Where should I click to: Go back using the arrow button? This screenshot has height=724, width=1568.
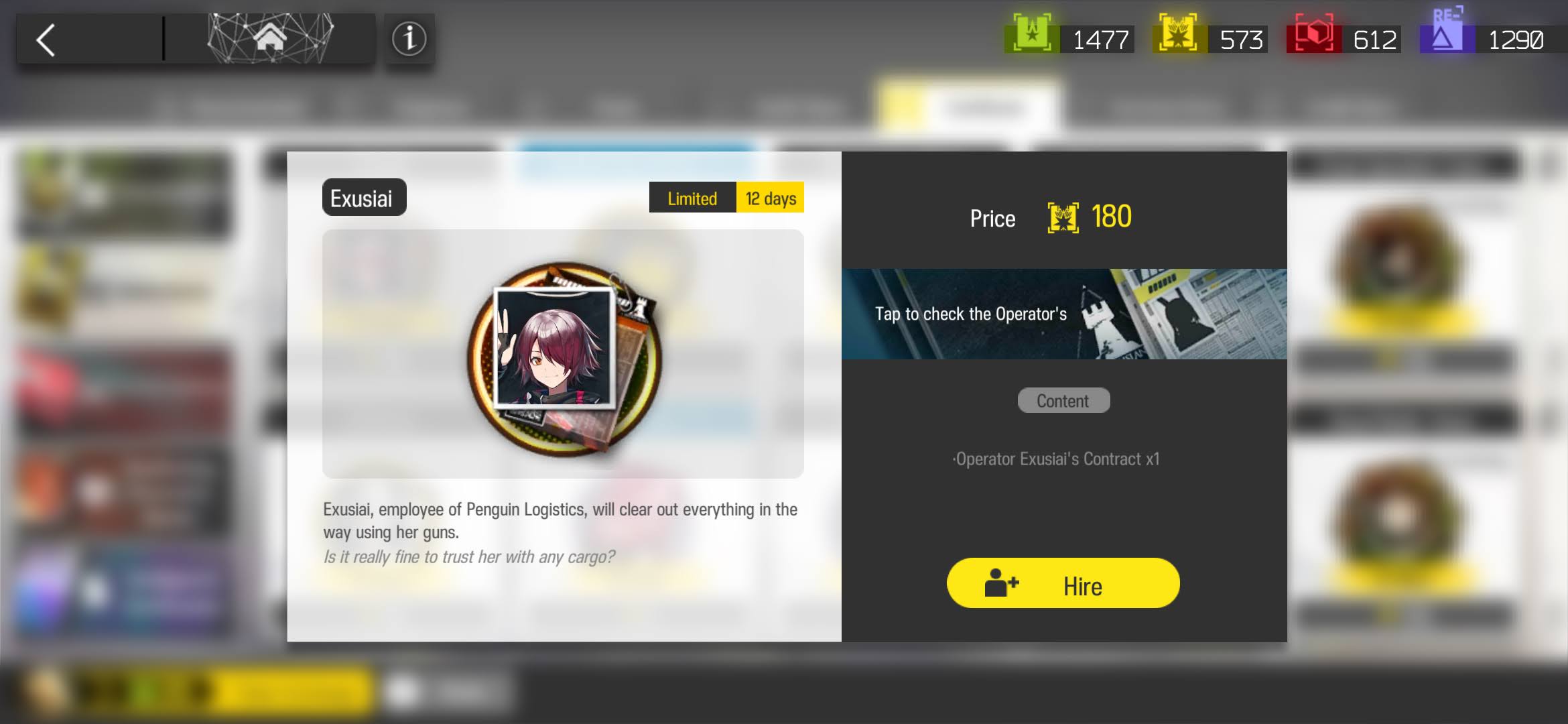pos(47,40)
